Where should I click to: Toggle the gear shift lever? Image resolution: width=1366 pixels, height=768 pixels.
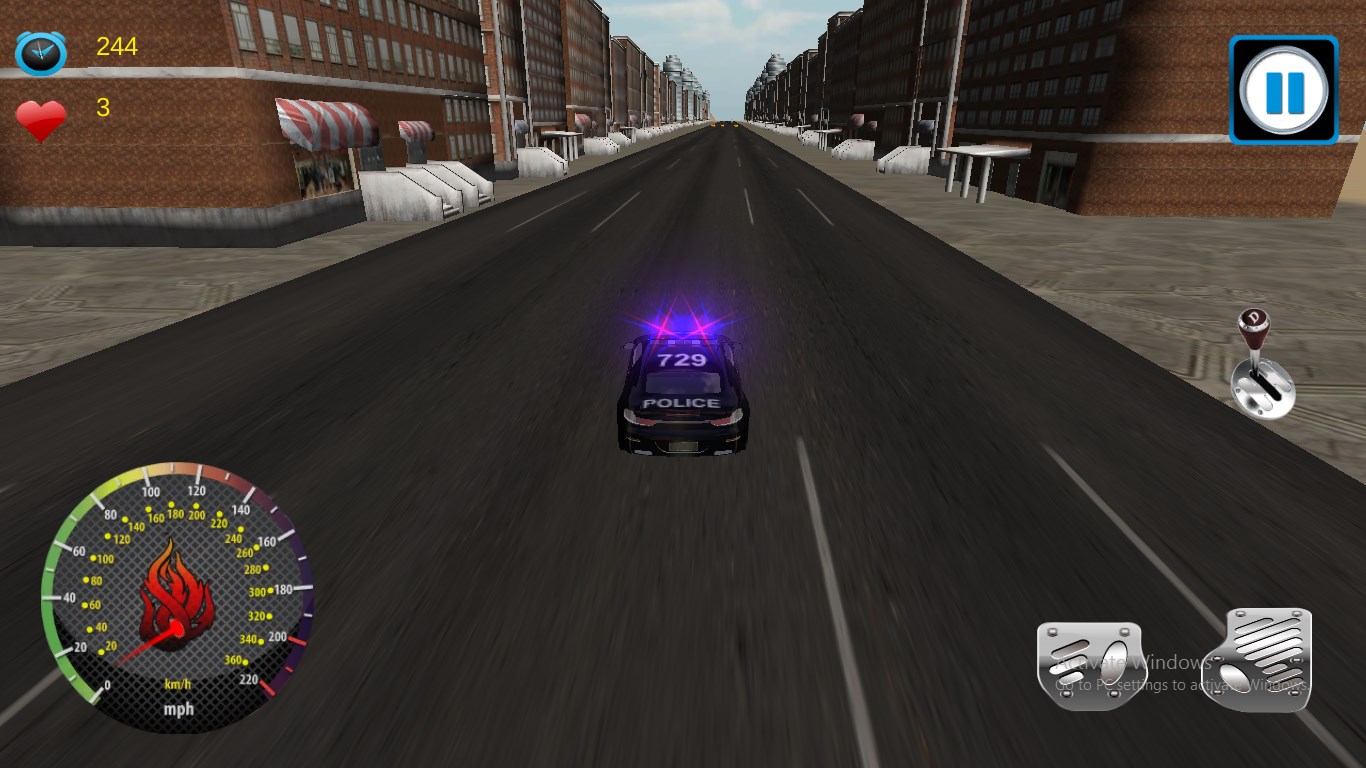(x=1262, y=364)
